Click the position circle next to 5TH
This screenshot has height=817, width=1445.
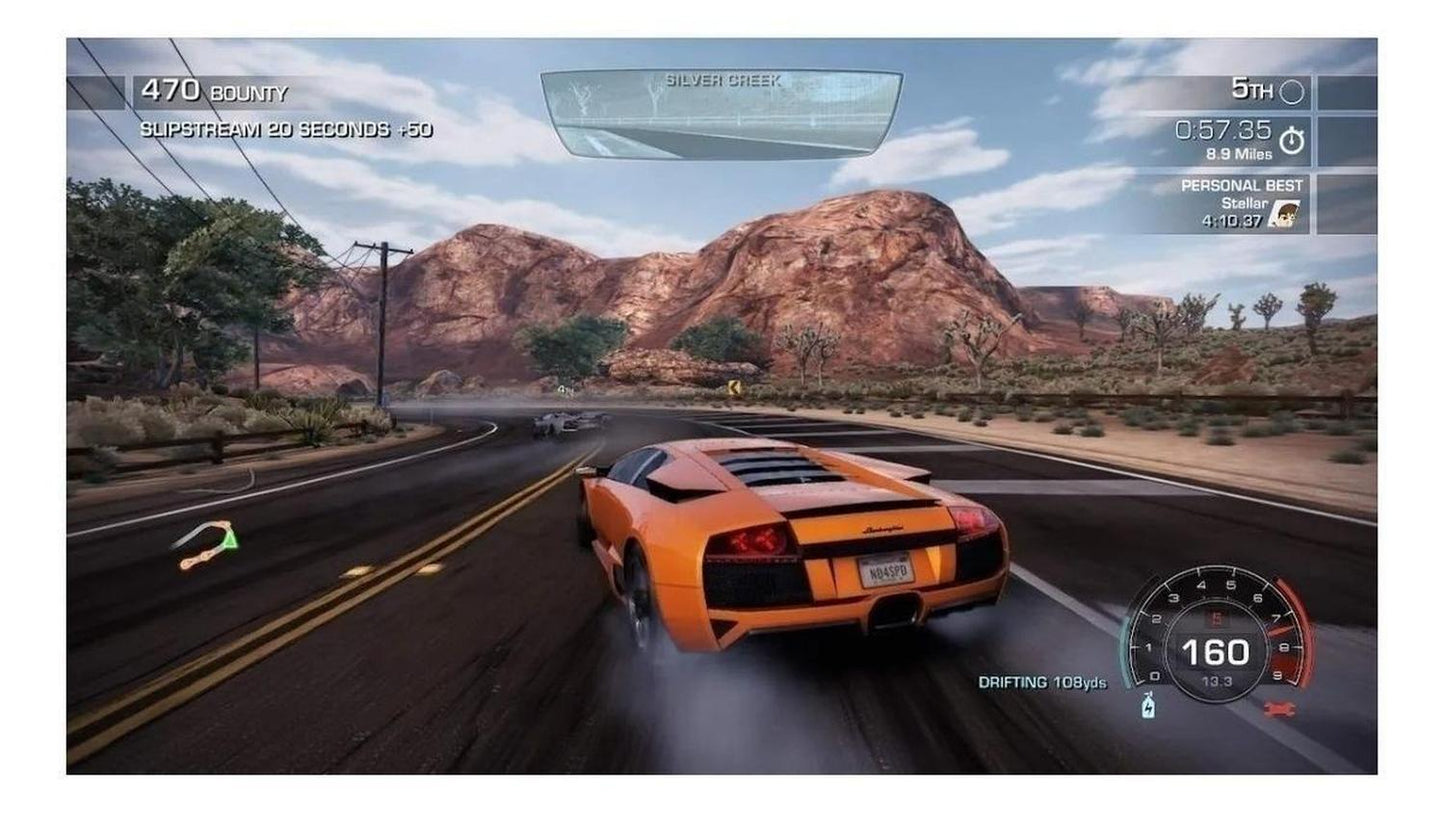1294,90
